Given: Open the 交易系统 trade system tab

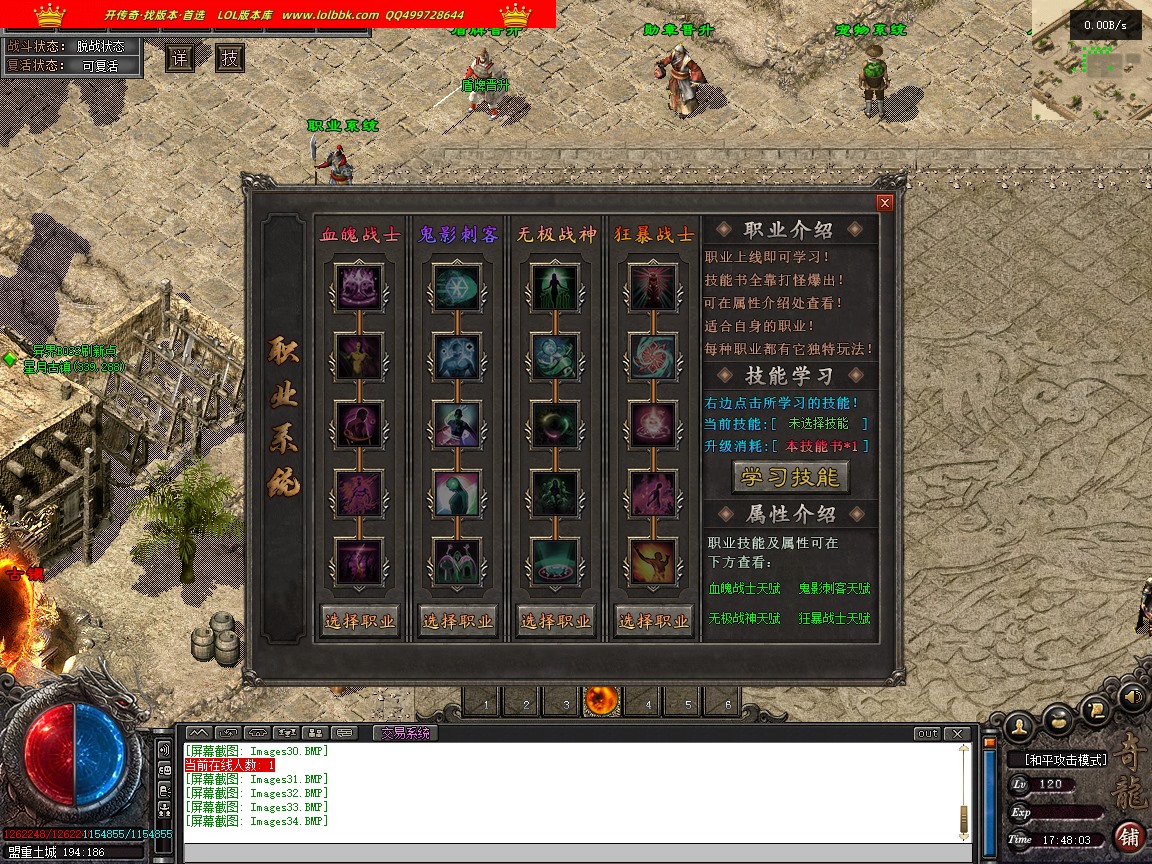Looking at the screenshot, I should (405, 733).
